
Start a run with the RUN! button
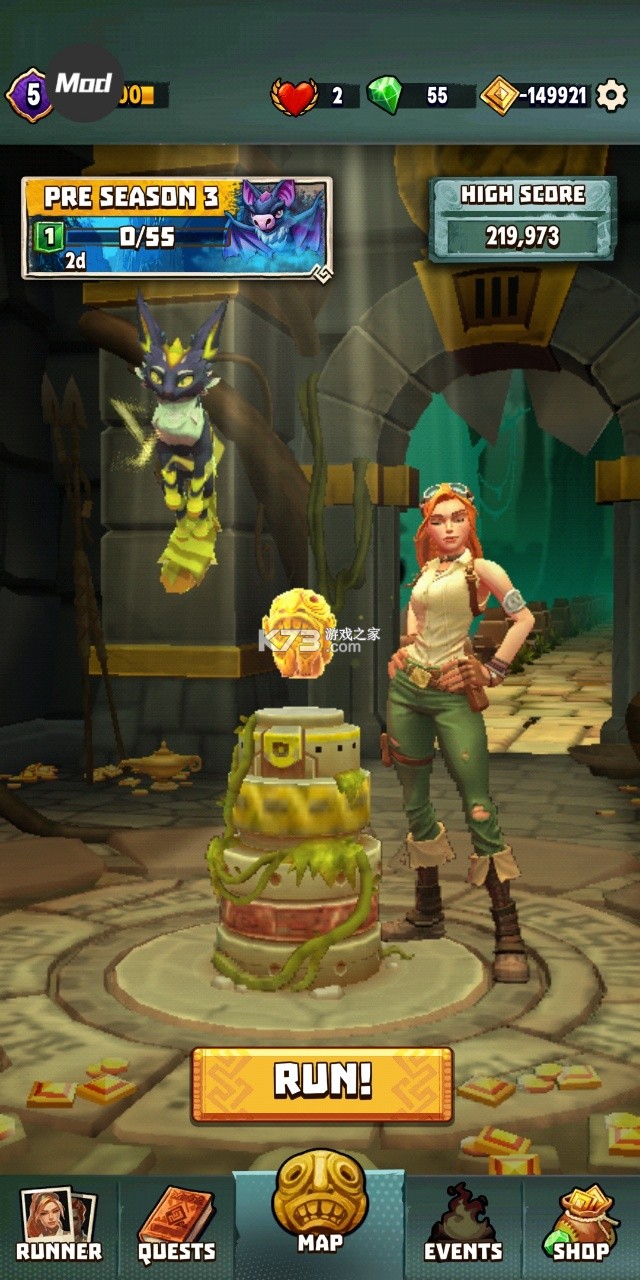pos(322,1084)
